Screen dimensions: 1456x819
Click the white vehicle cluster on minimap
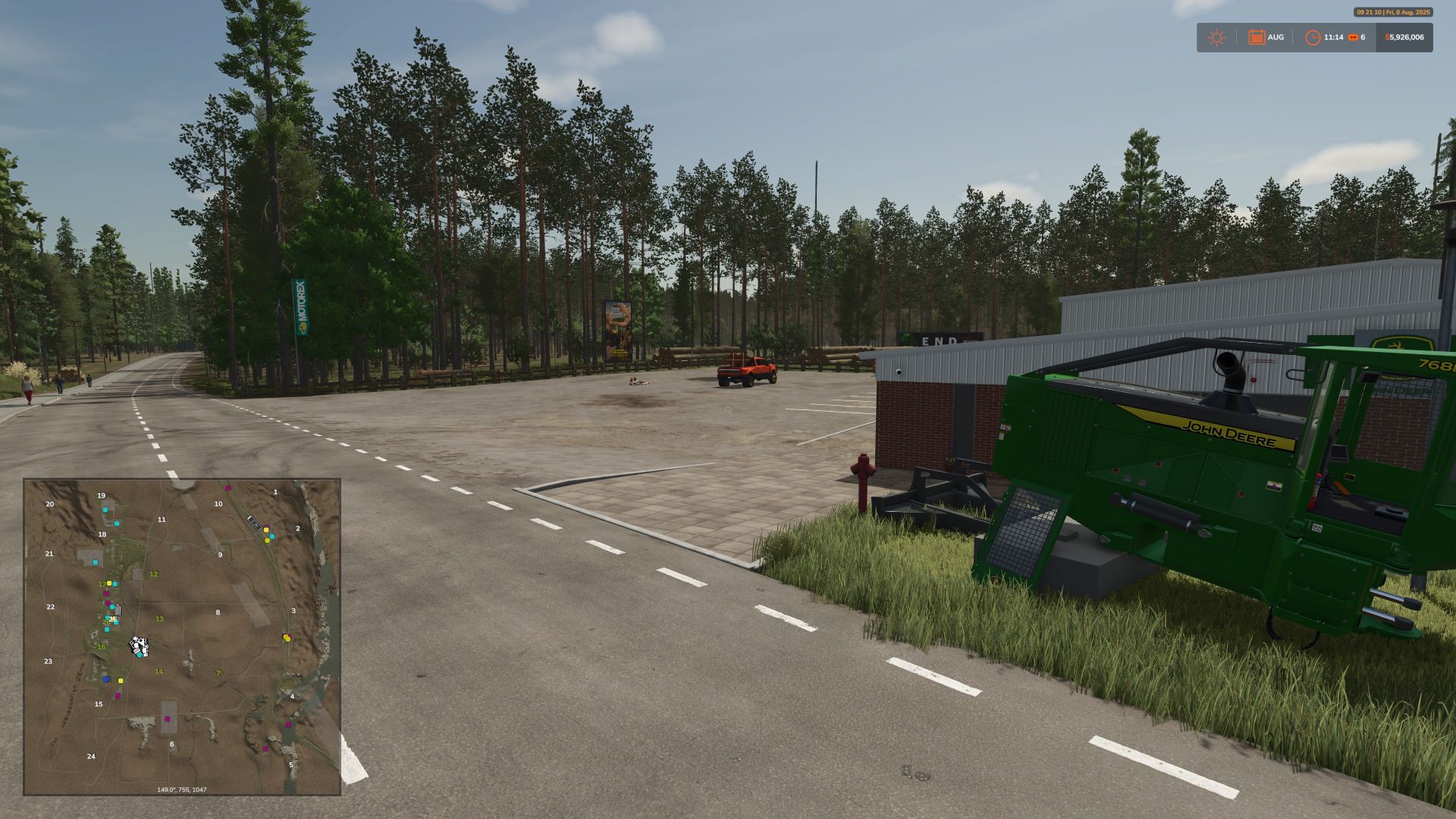[x=139, y=647]
